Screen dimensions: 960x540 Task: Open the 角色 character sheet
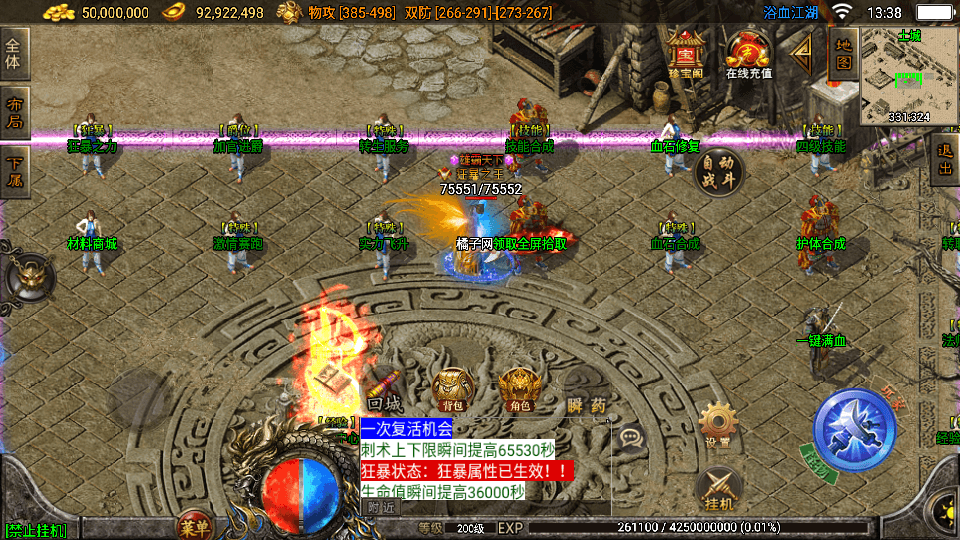[x=518, y=388]
